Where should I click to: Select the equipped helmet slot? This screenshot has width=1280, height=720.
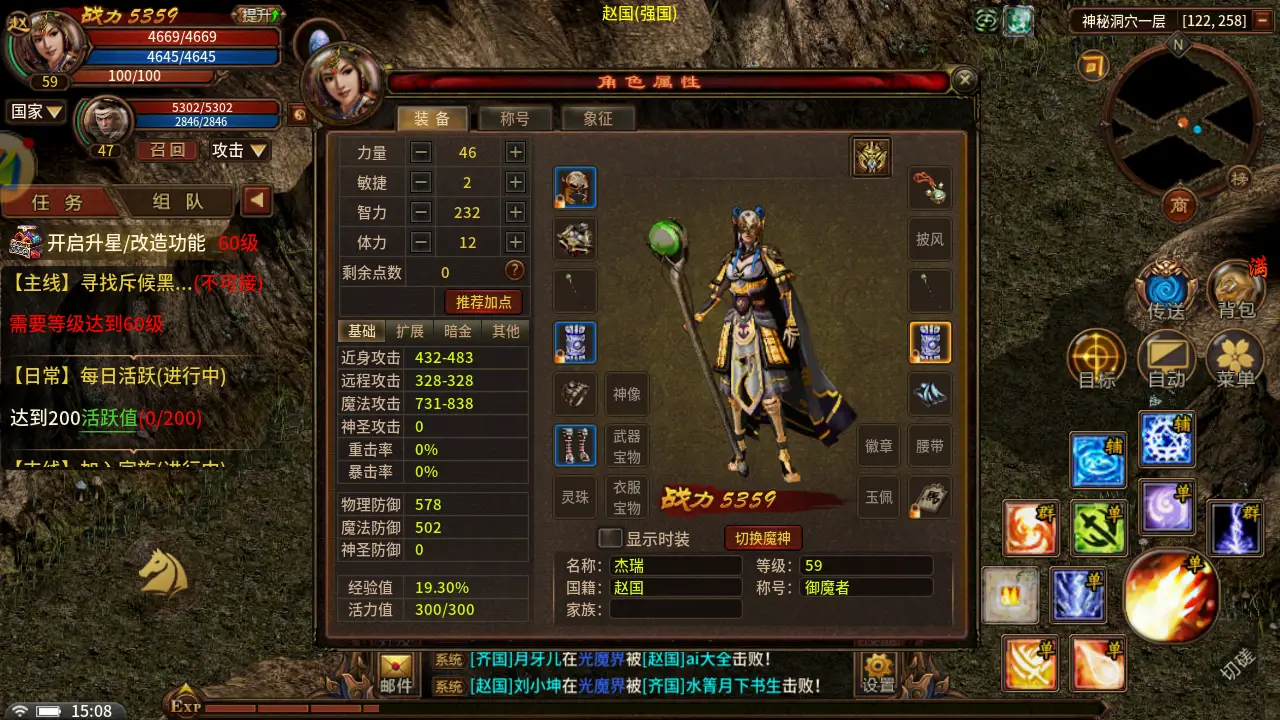click(x=575, y=187)
